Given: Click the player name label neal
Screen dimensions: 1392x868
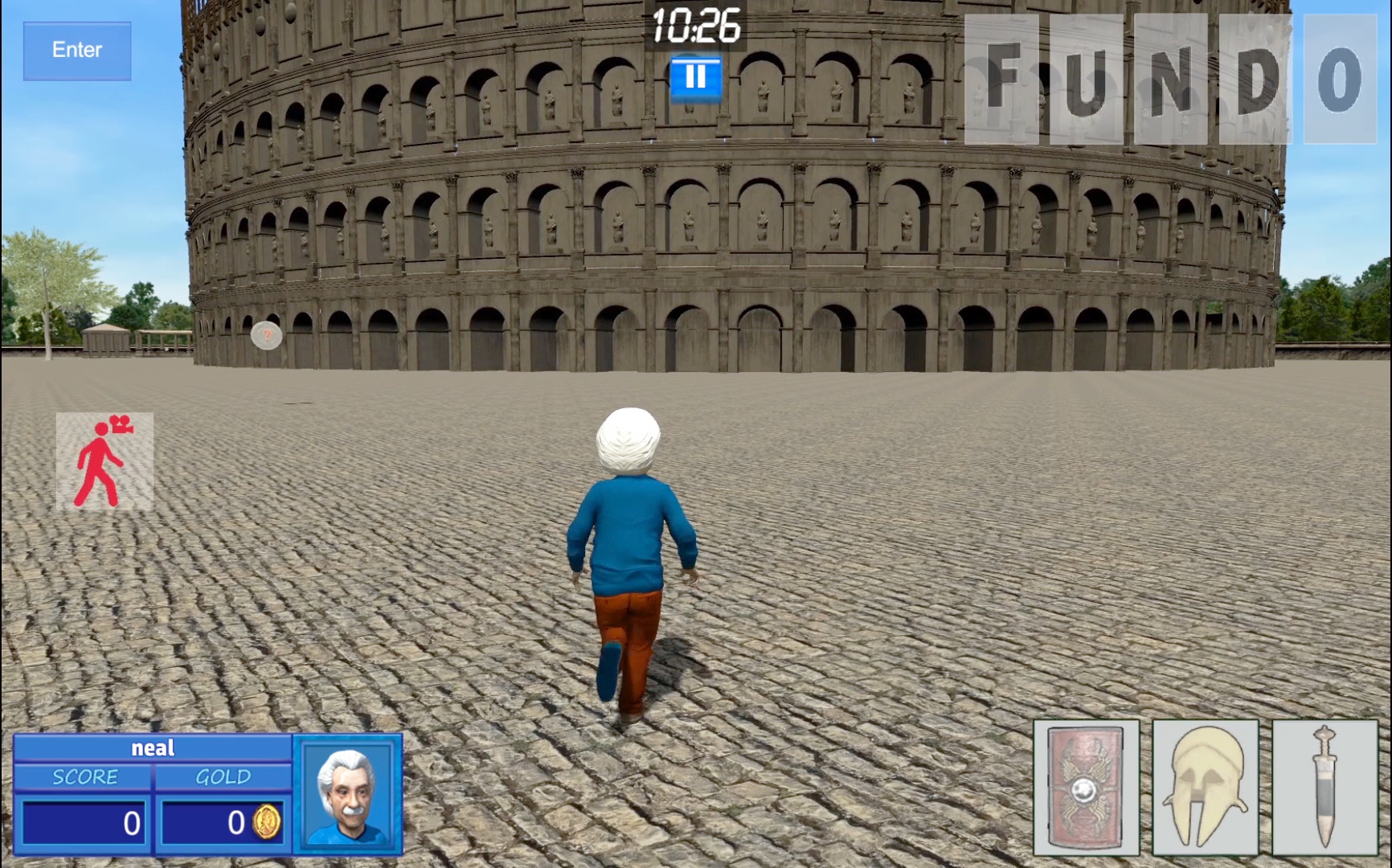Looking at the screenshot, I should (153, 747).
